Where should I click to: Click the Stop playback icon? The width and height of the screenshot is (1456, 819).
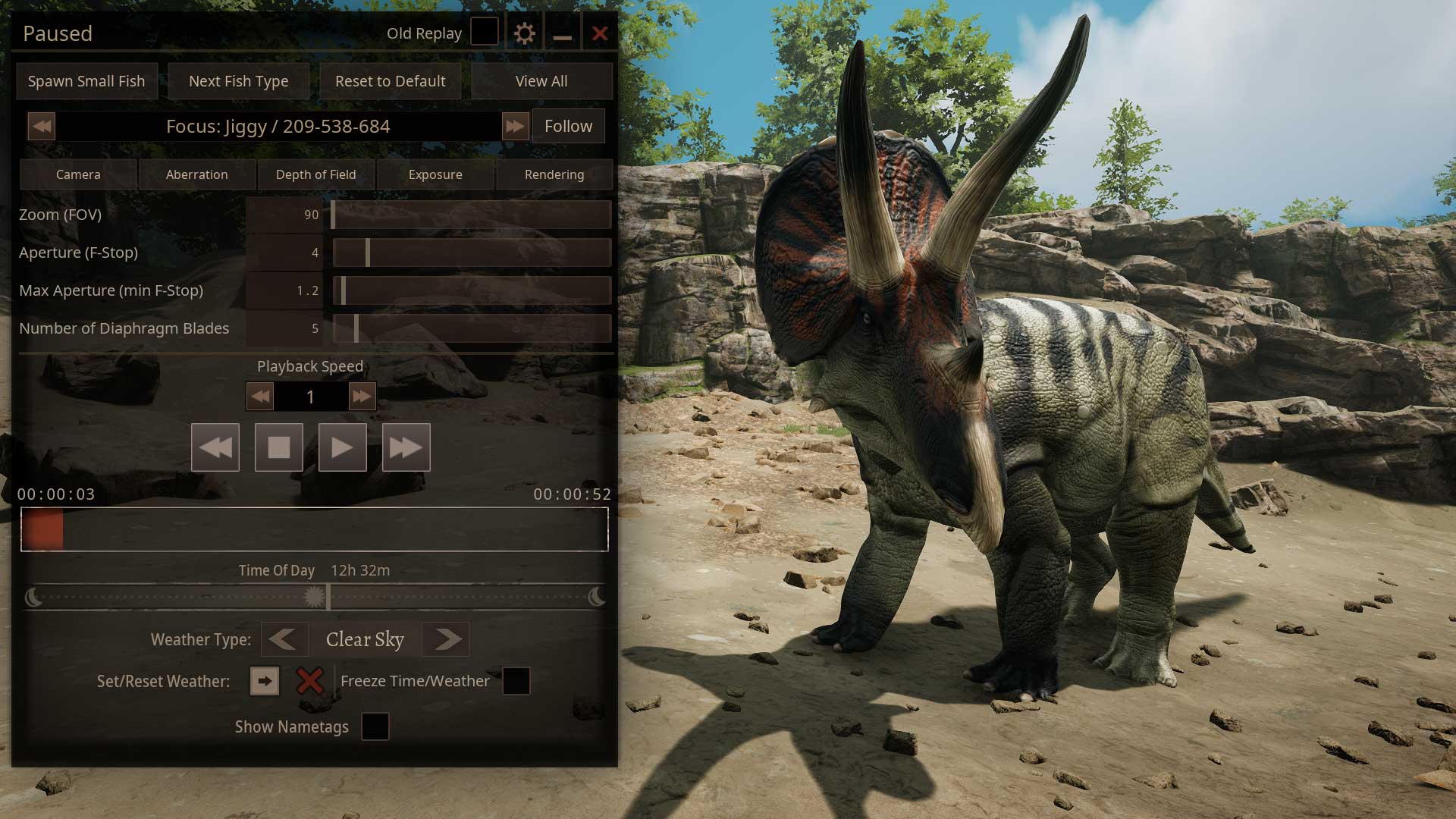pos(278,447)
